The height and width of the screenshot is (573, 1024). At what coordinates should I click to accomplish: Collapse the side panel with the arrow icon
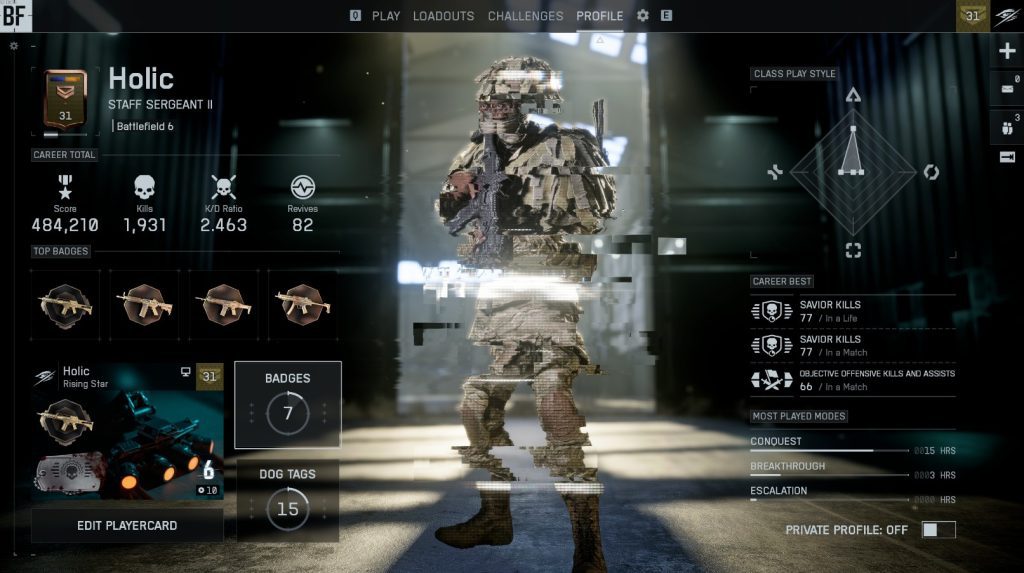click(x=1007, y=157)
